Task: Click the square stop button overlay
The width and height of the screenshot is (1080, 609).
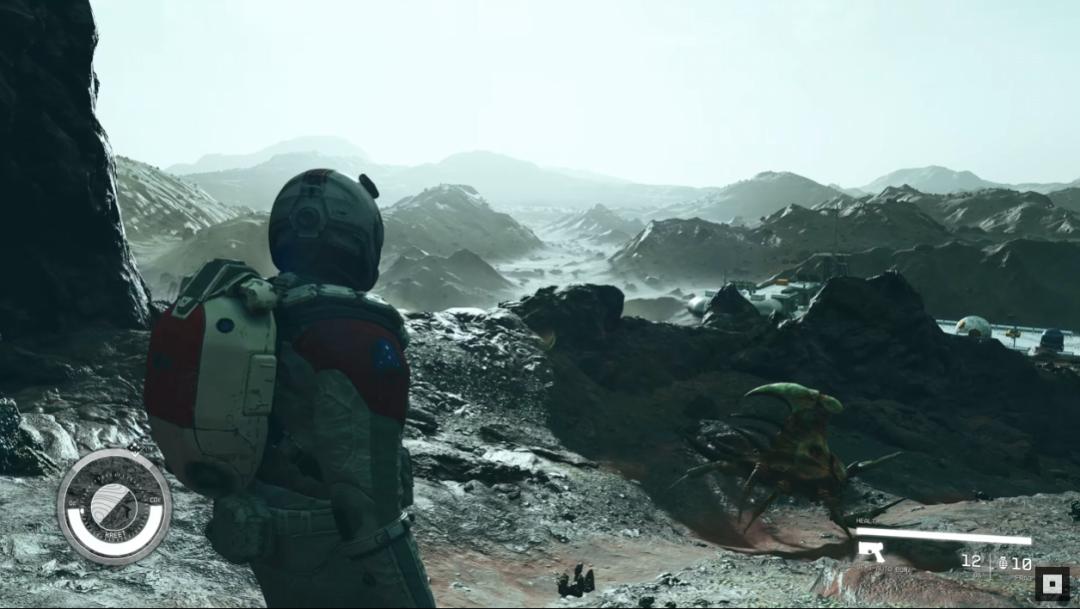Action: tap(1052, 583)
